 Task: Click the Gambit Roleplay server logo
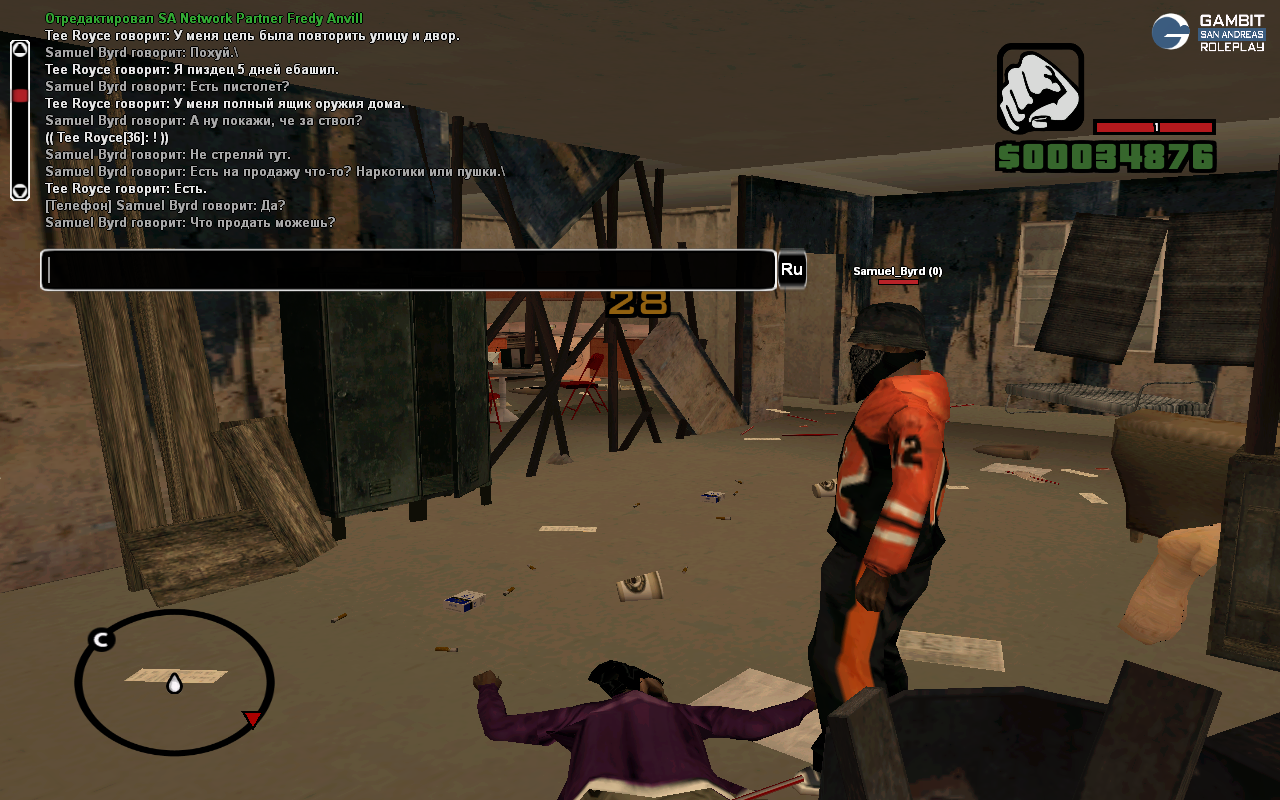[x=1208, y=32]
